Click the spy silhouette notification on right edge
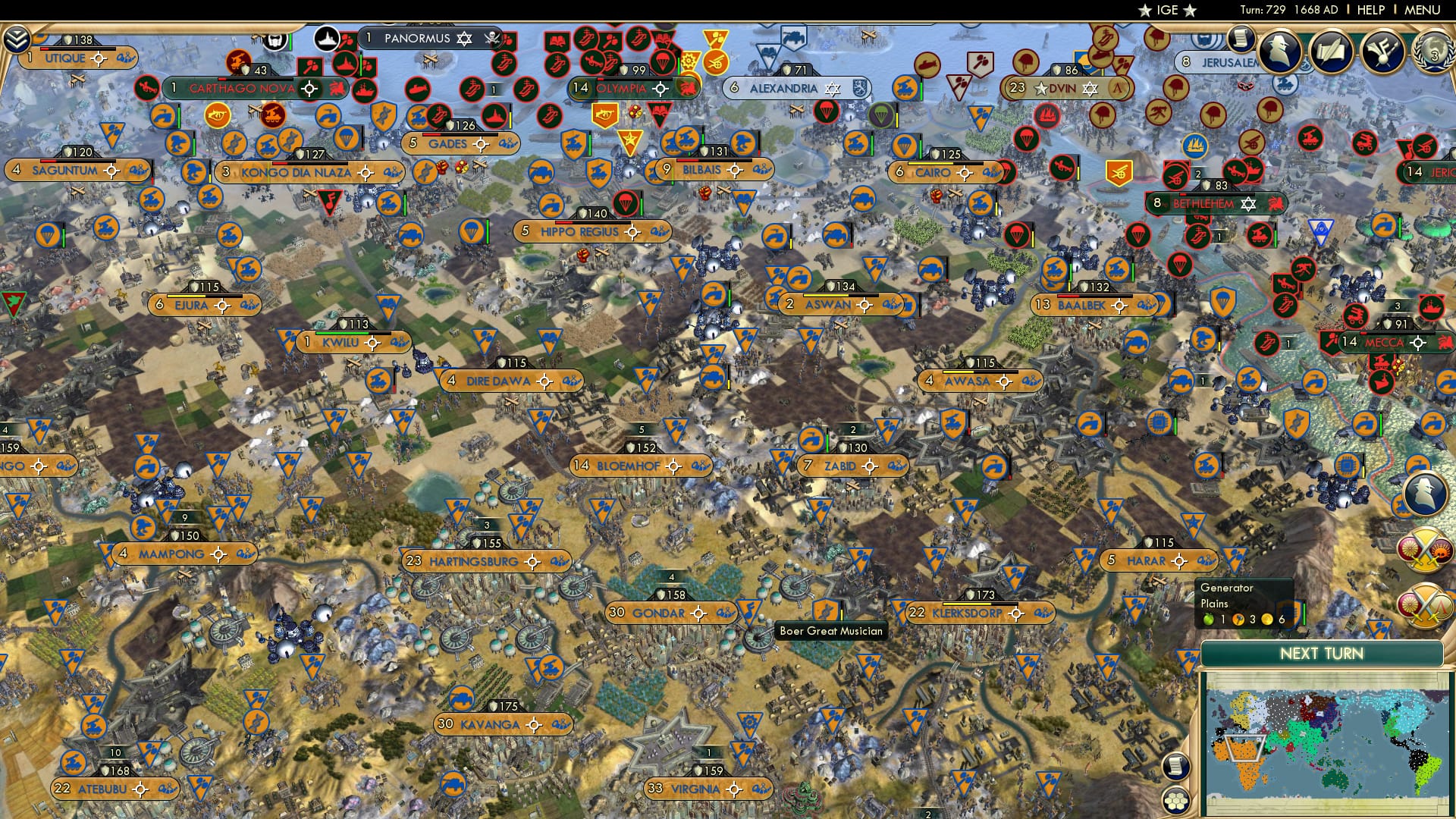Image resolution: width=1456 pixels, height=819 pixels. [1426, 493]
